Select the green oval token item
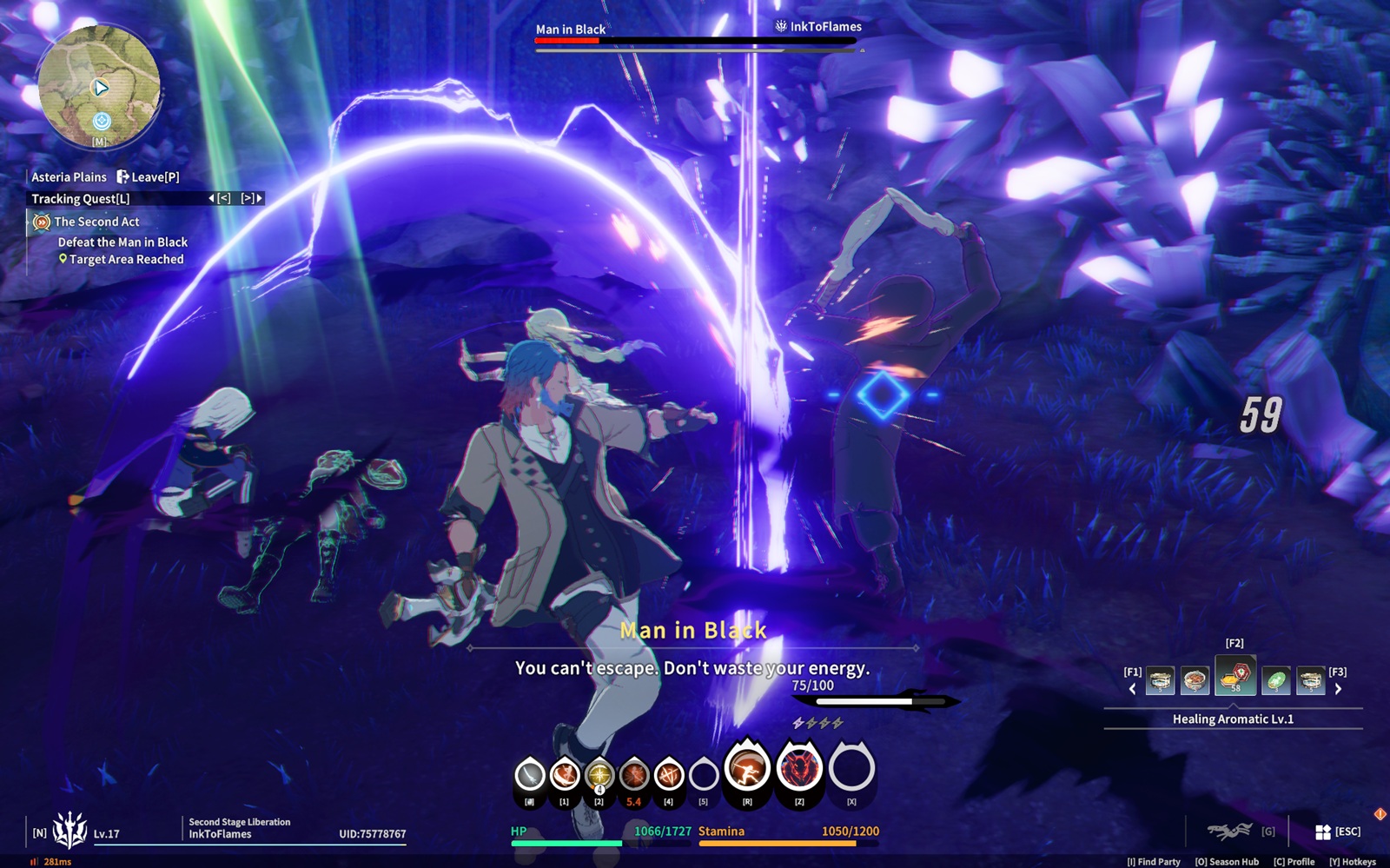 pos(1275,681)
